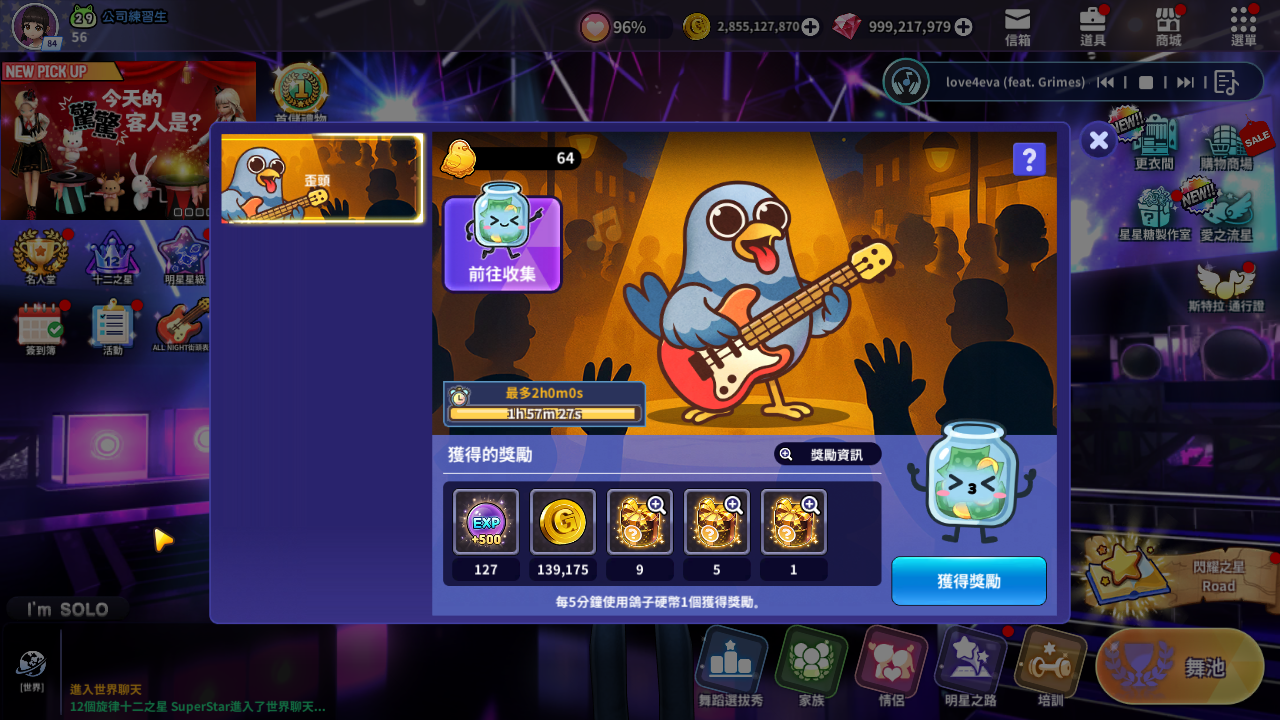This screenshot has height=720, width=1280.
Task: Add more red gems with plus button
Action: pyautogui.click(x=963, y=27)
